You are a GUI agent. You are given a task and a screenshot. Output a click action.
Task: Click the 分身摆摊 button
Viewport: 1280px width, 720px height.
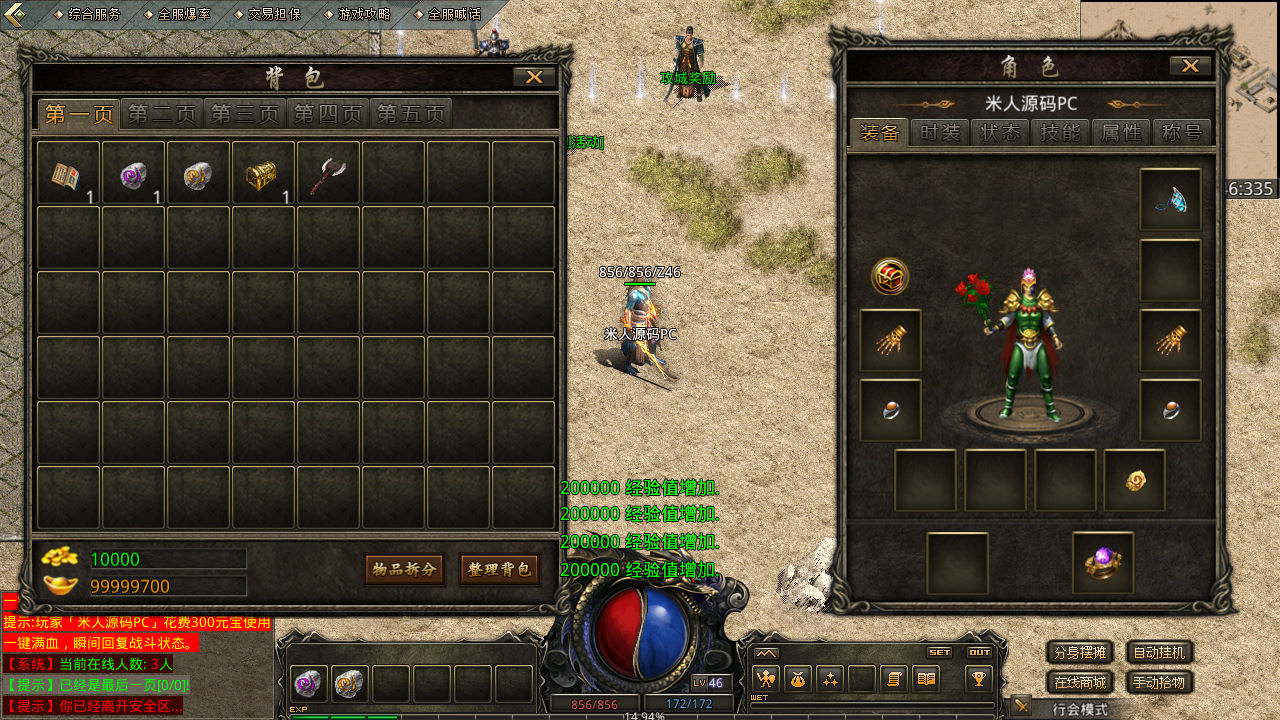pyautogui.click(x=1080, y=653)
